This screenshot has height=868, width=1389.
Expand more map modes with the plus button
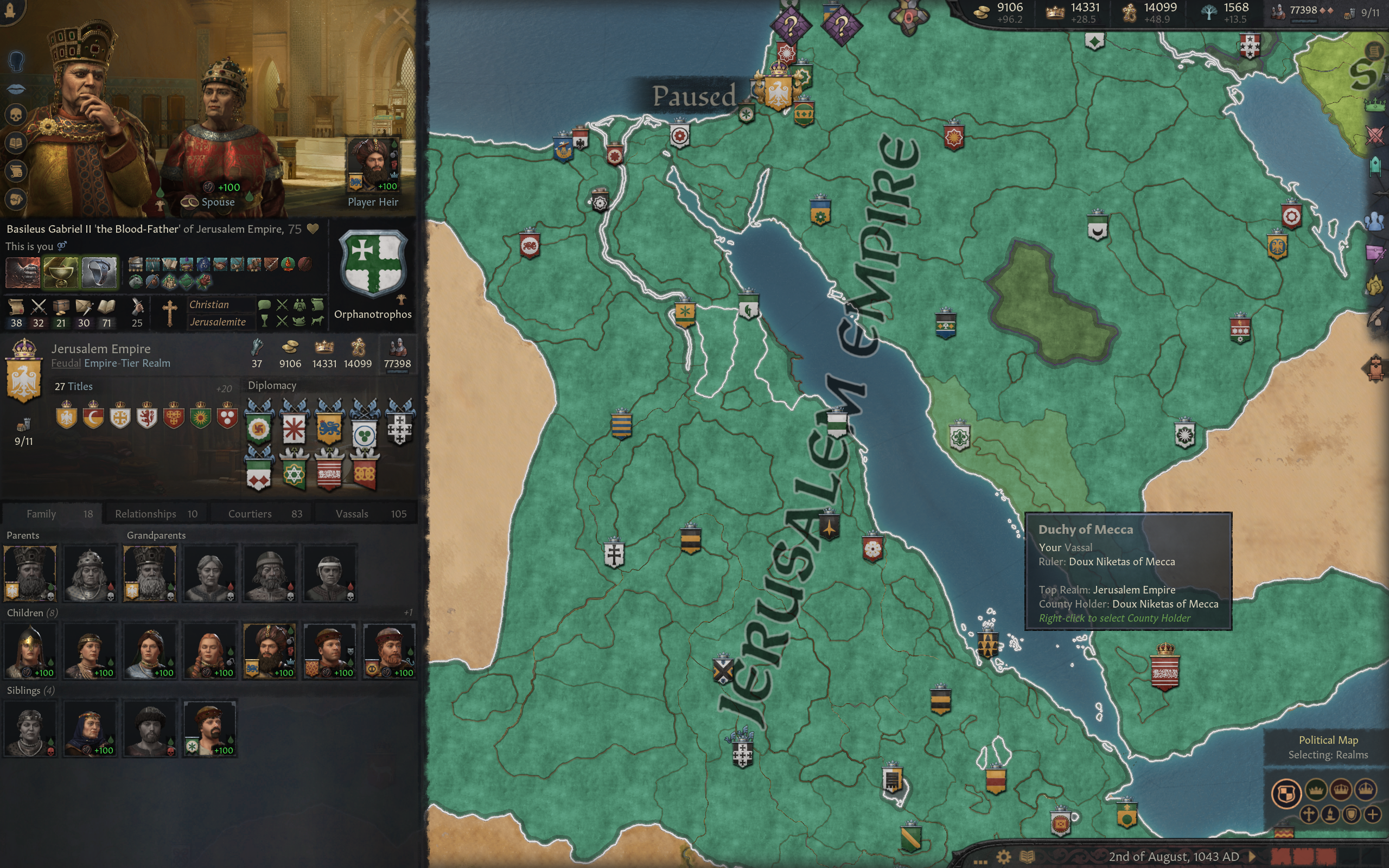coord(1372,815)
